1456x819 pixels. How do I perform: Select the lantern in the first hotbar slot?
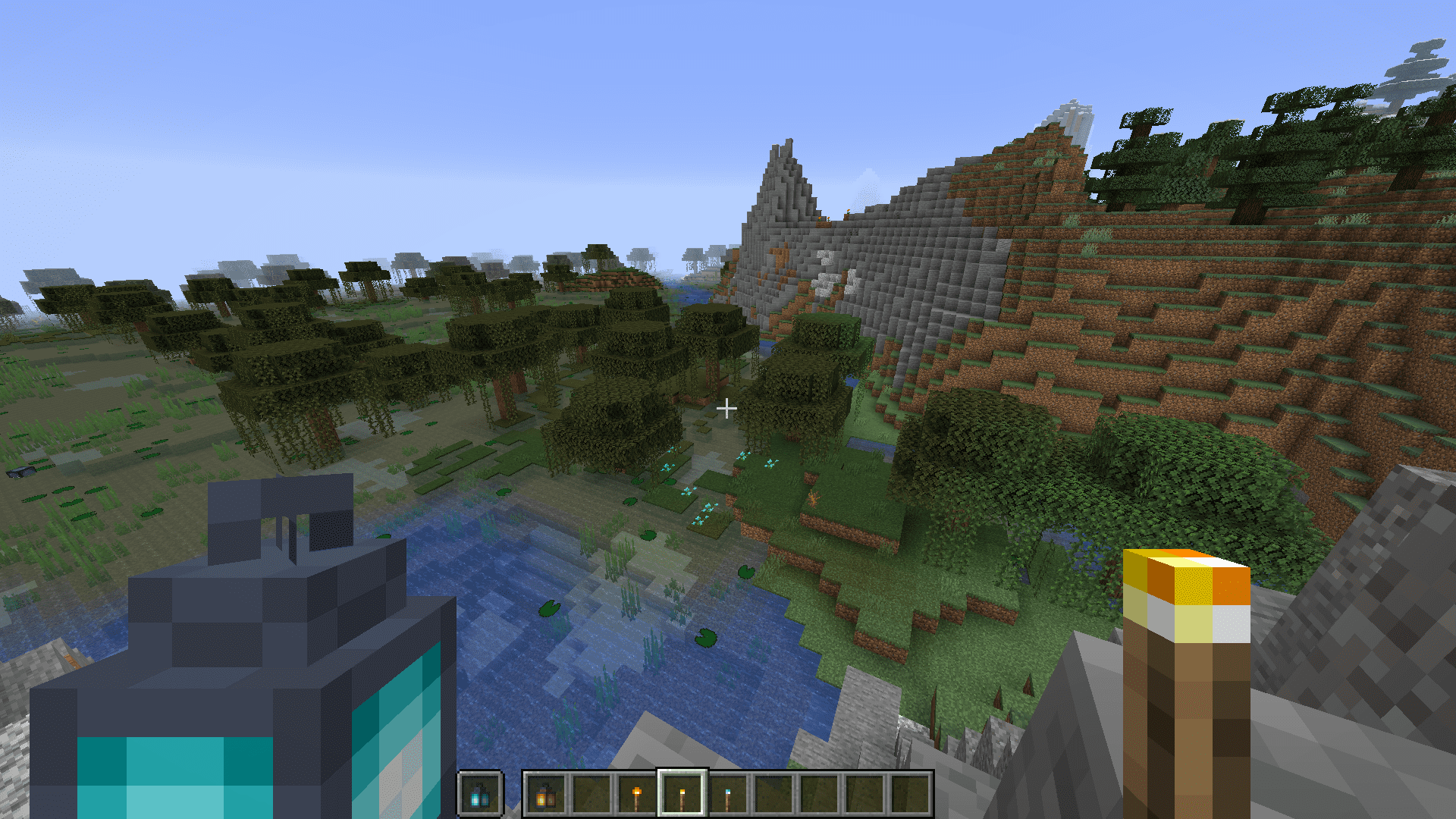click(544, 795)
